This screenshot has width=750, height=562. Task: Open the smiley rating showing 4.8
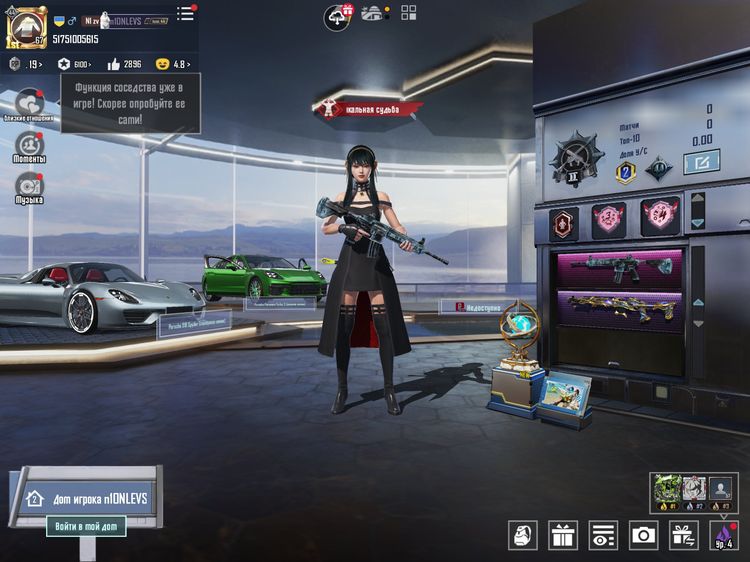click(x=174, y=64)
